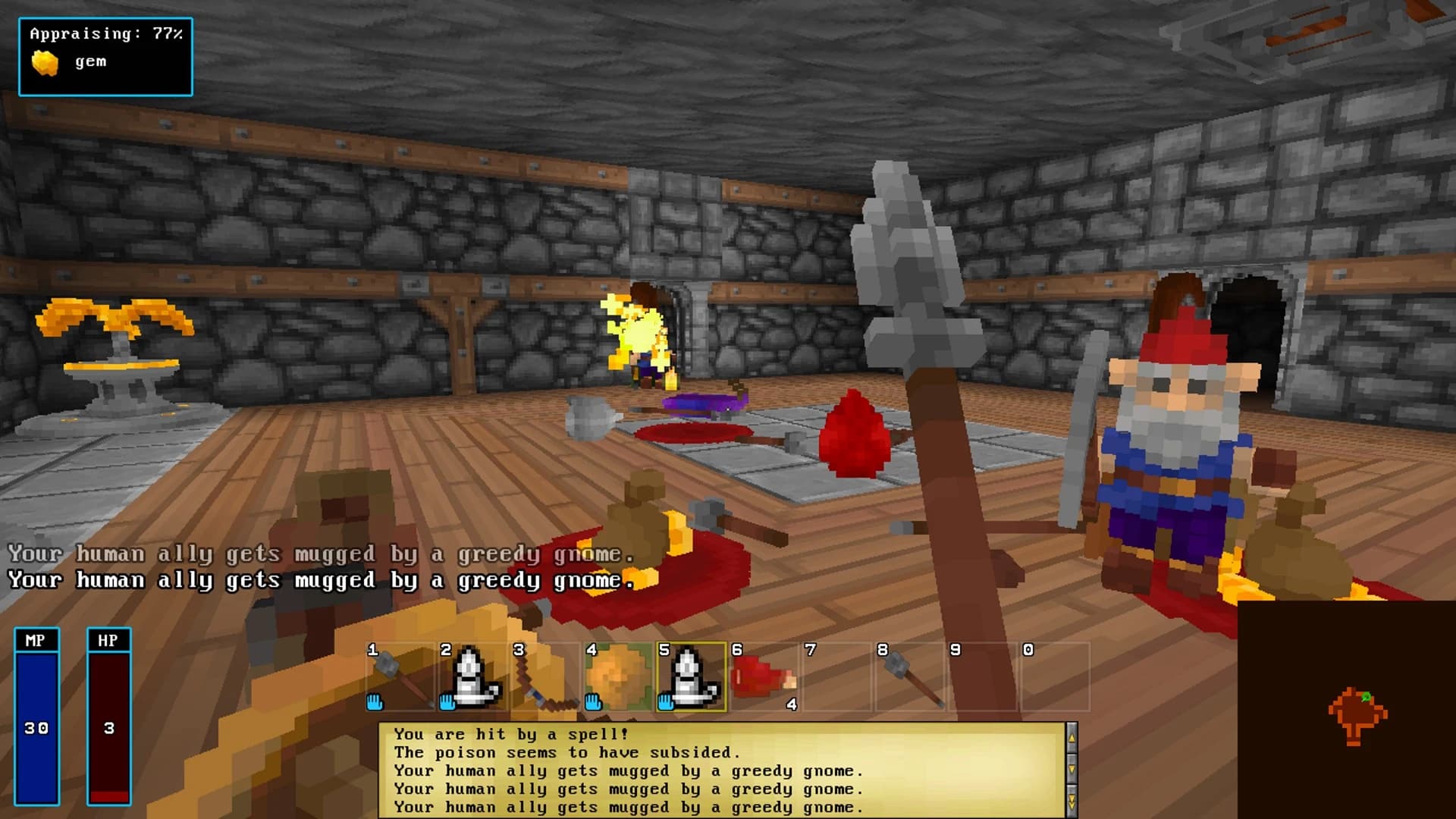The height and width of the screenshot is (819, 1456).
Task: Select the whip in hotbar slot 3
Action: tap(542, 677)
